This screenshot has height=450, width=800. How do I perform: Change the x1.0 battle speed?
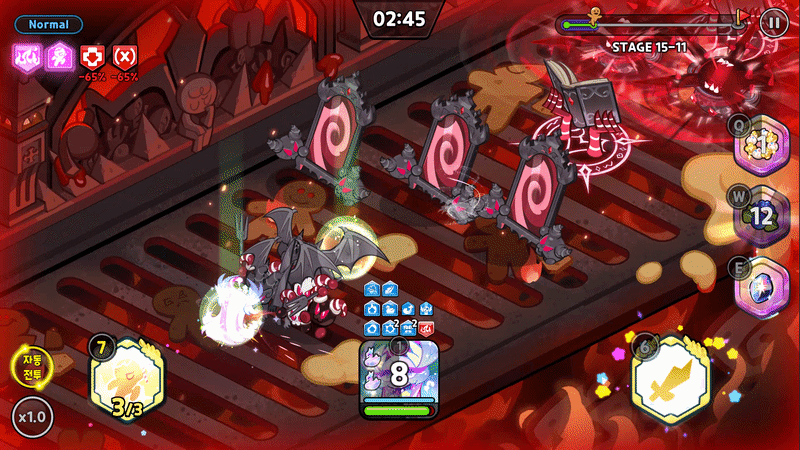coord(33,417)
